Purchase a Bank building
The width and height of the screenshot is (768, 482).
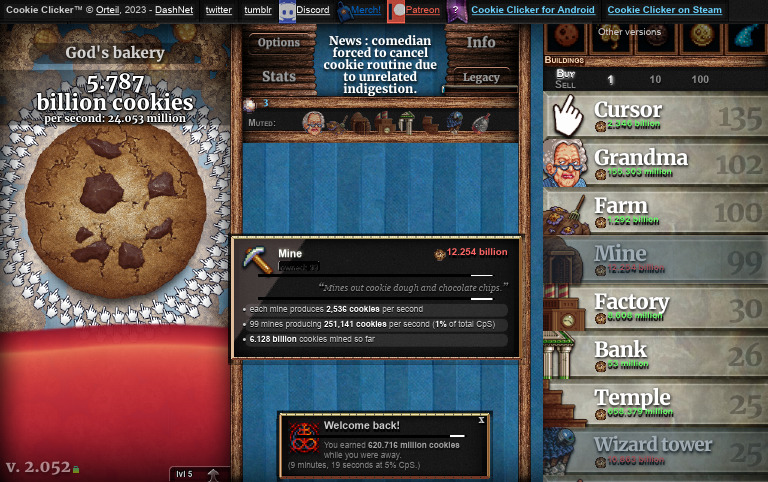655,355
